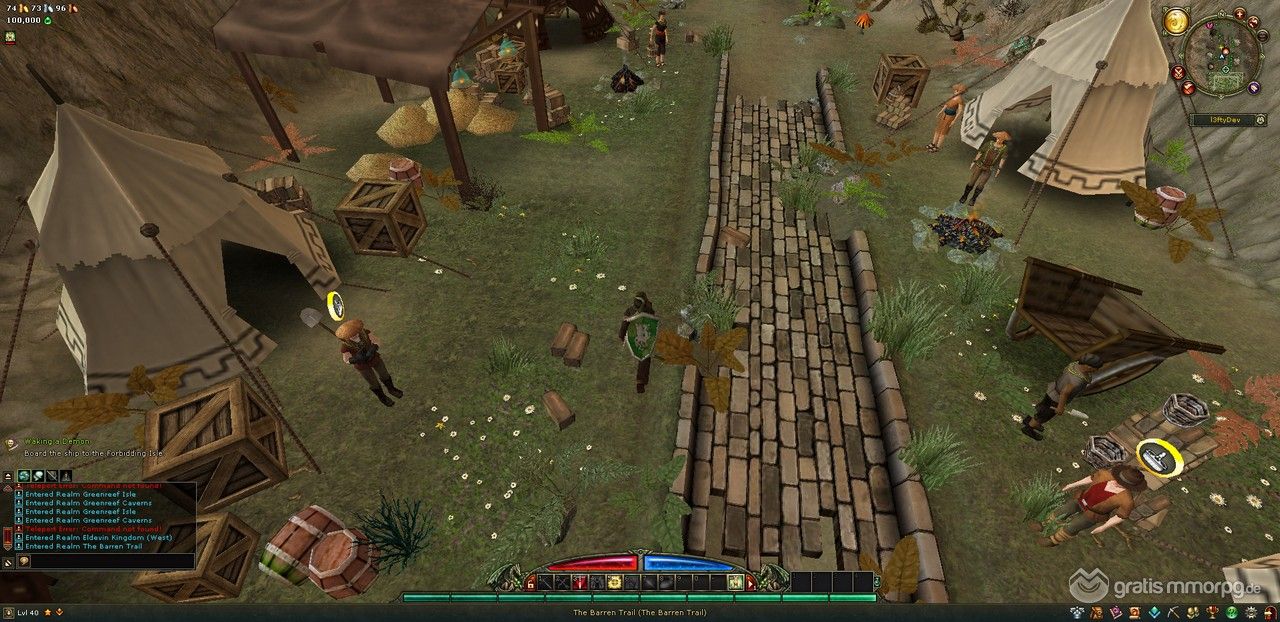Use the golden sunburst ability
This screenshot has height=622, width=1280.
[614, 582]
